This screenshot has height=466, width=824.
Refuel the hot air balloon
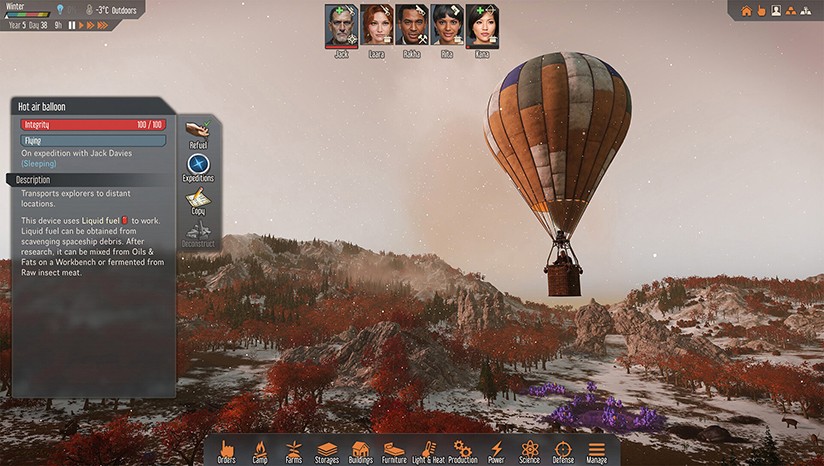click(198, 131)
